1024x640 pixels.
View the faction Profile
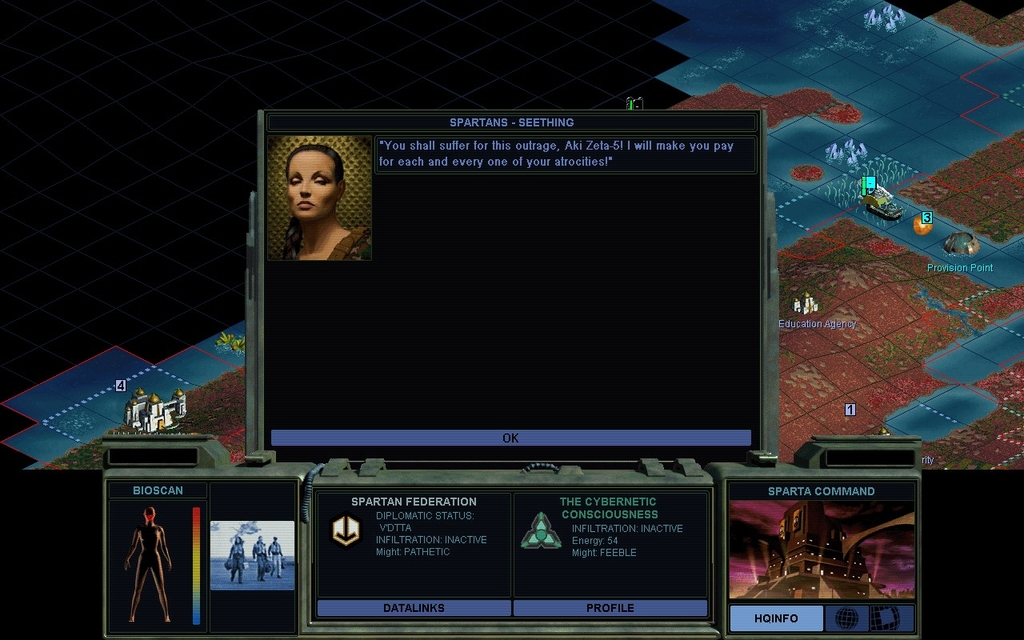pos(610,608)
